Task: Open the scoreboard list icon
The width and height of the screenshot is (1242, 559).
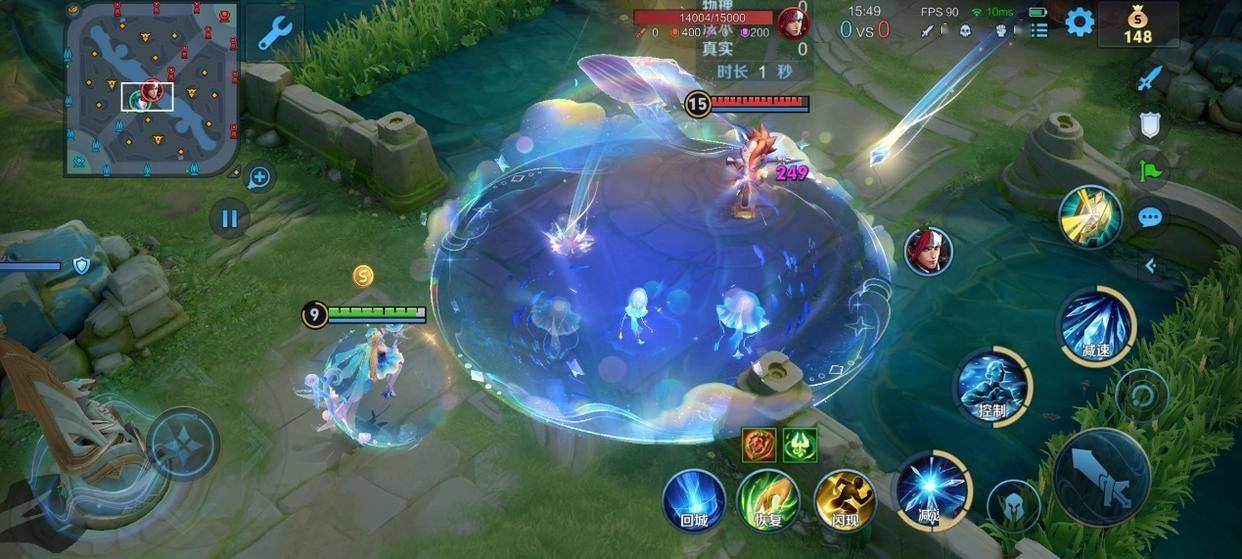Action: [1039, 31]
